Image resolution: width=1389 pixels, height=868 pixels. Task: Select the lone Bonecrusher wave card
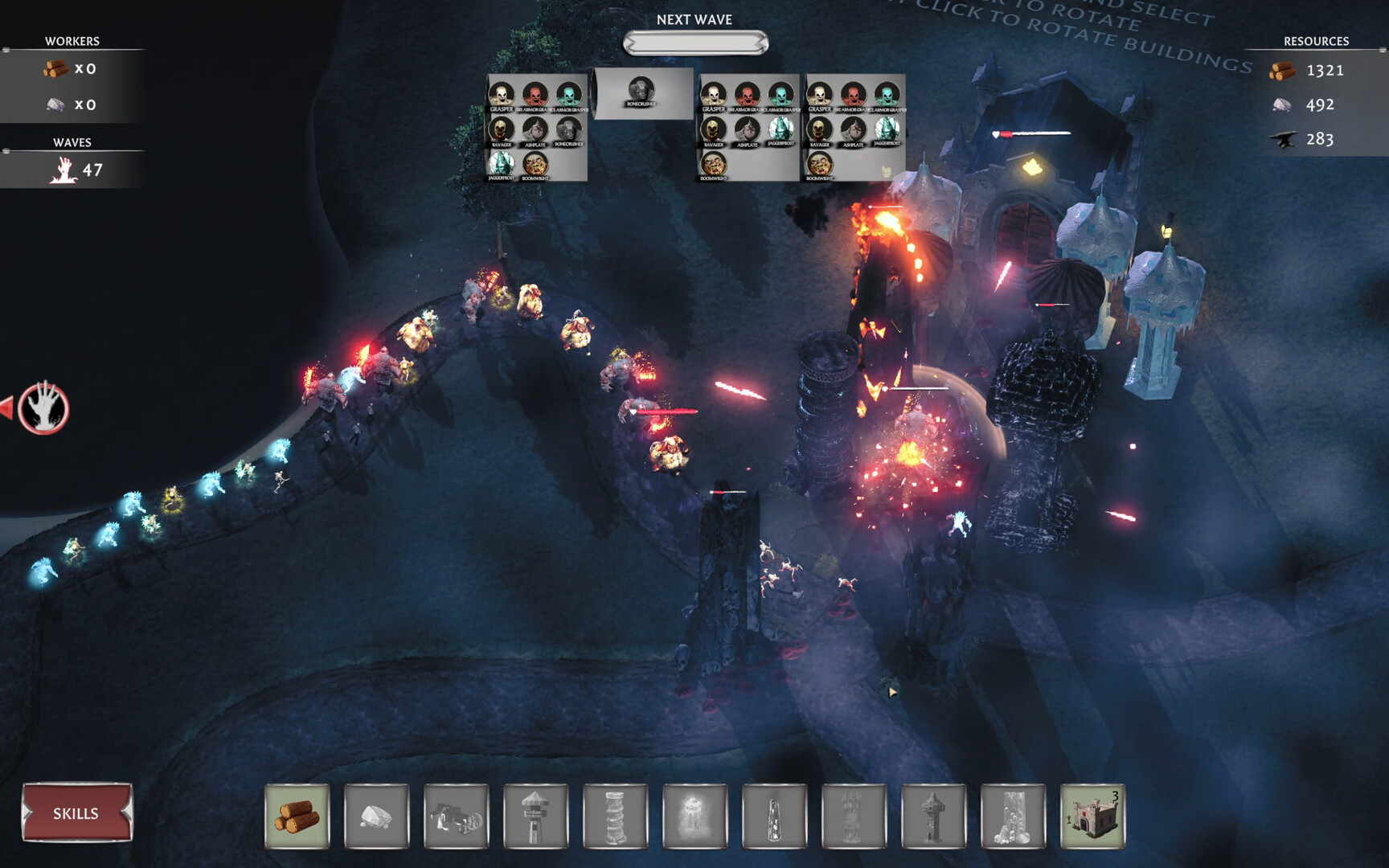(x=642, y=93)
